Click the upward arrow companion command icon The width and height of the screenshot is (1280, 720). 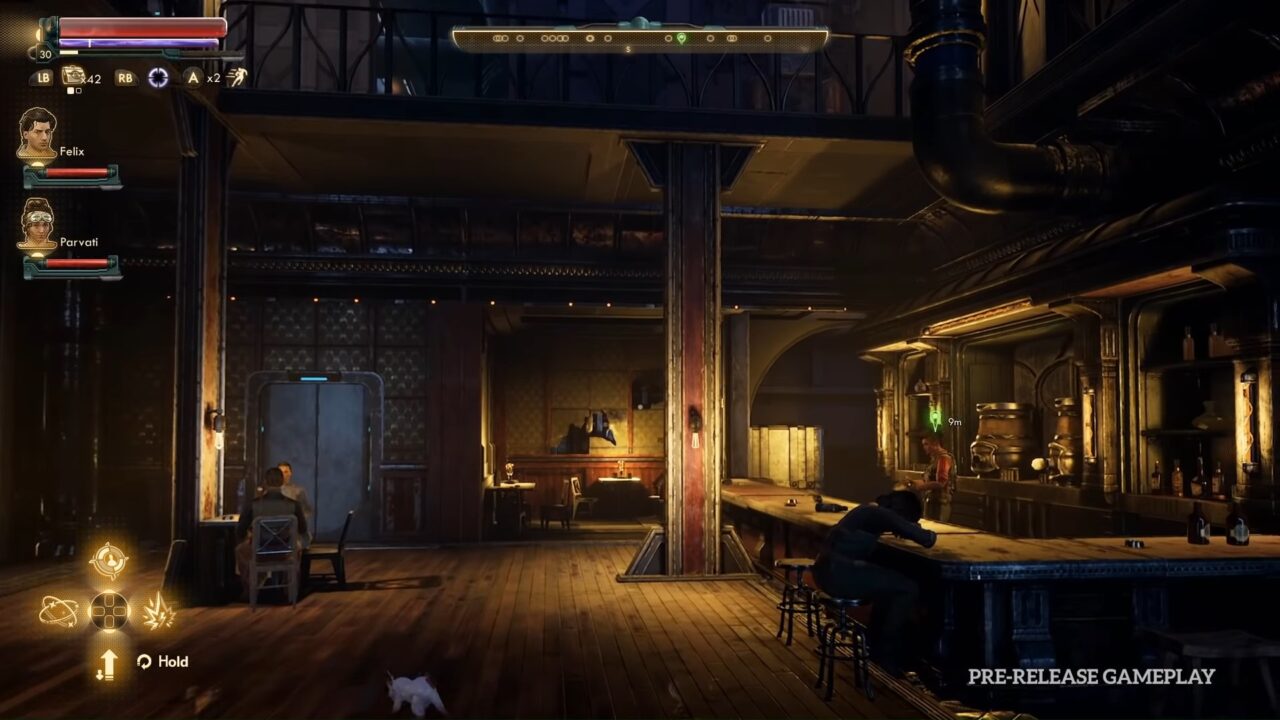tap(108, 664)
